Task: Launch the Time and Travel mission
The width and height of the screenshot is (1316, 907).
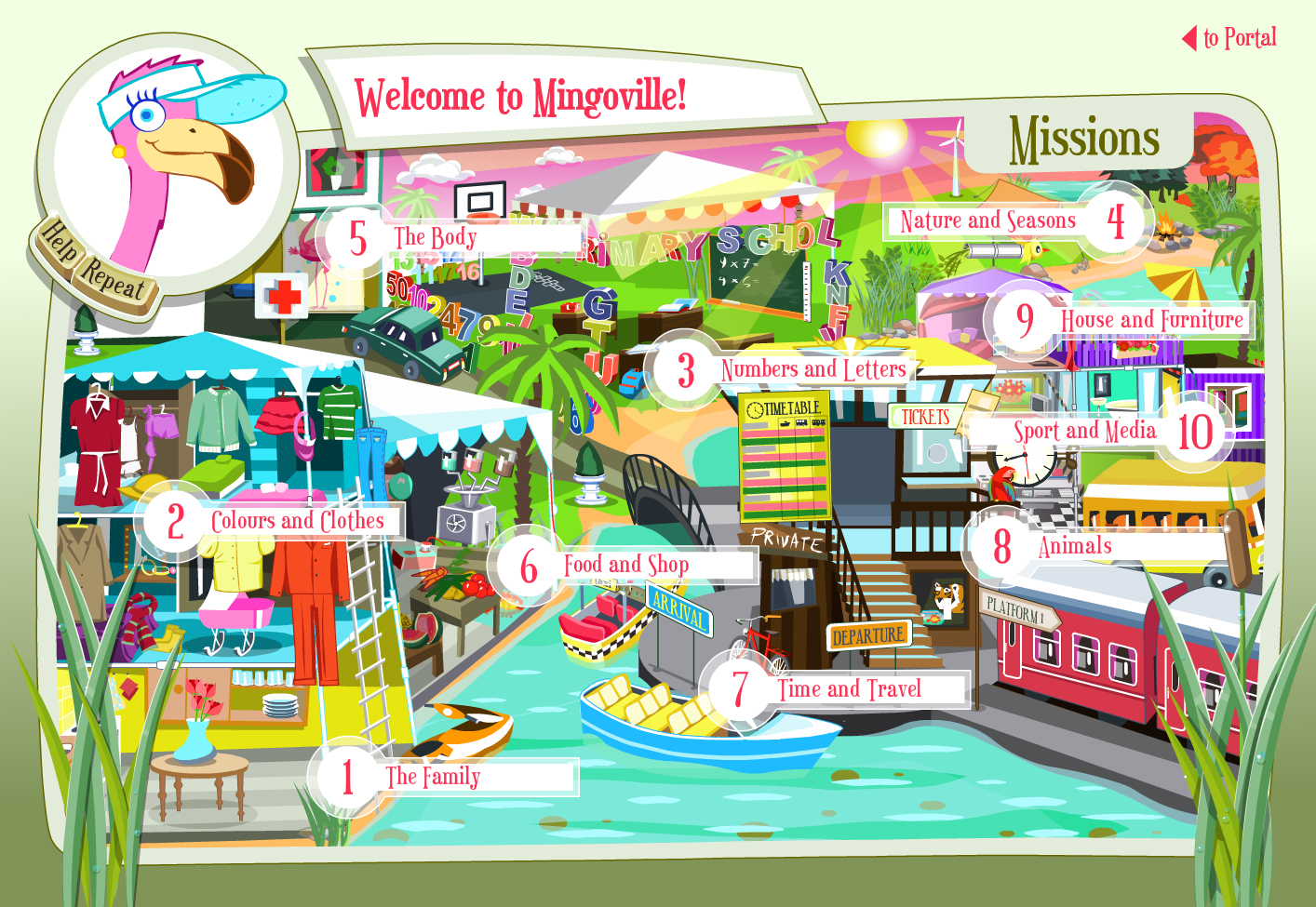Action: (x=849, y=689)
